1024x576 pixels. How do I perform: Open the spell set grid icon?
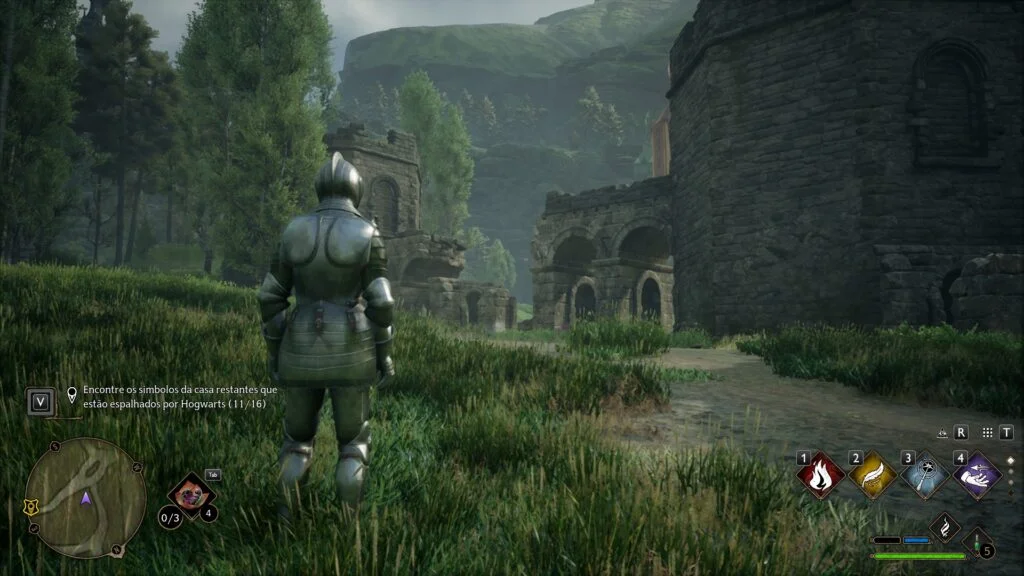click(988, 433)
